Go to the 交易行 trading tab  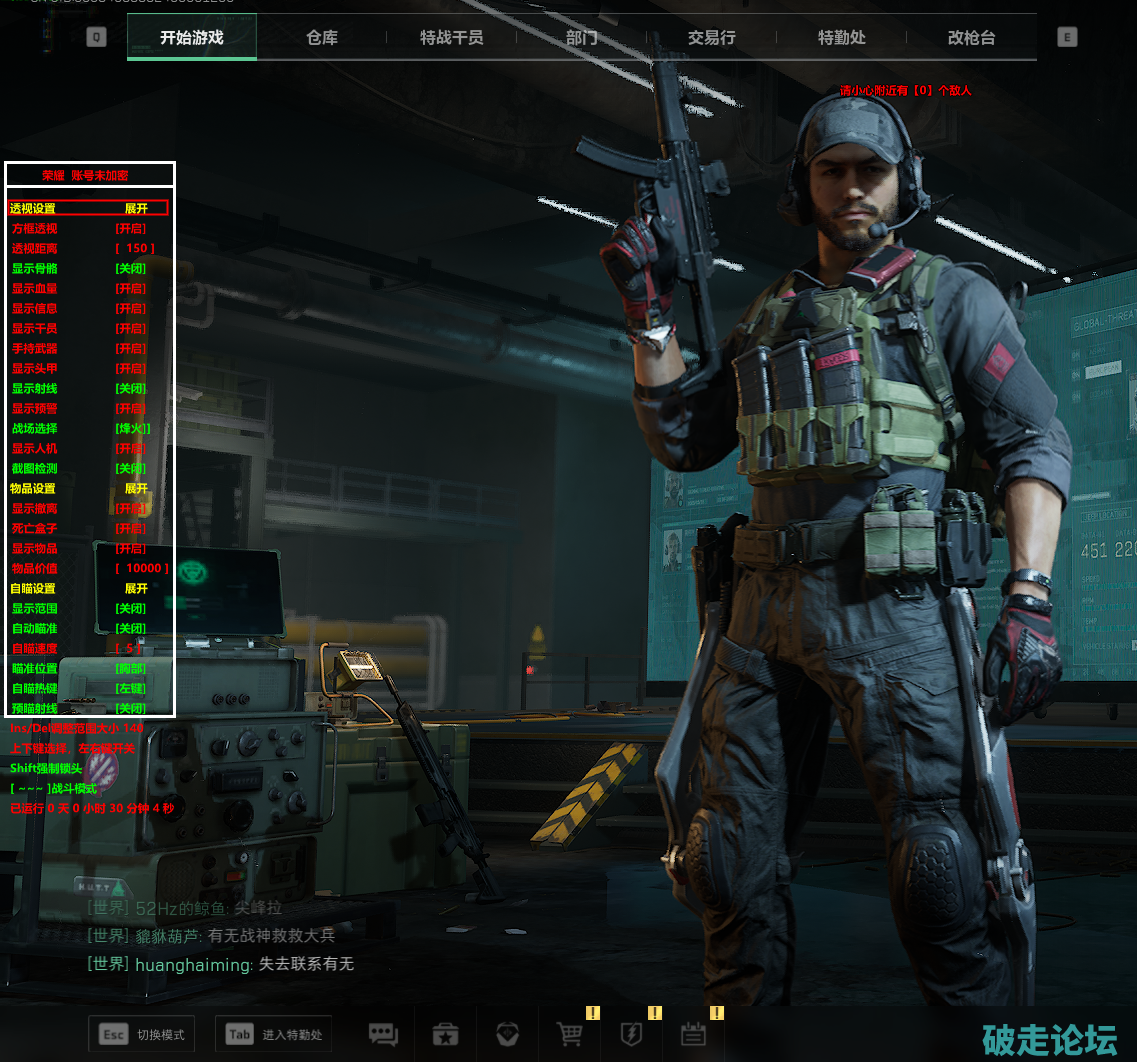711,38
